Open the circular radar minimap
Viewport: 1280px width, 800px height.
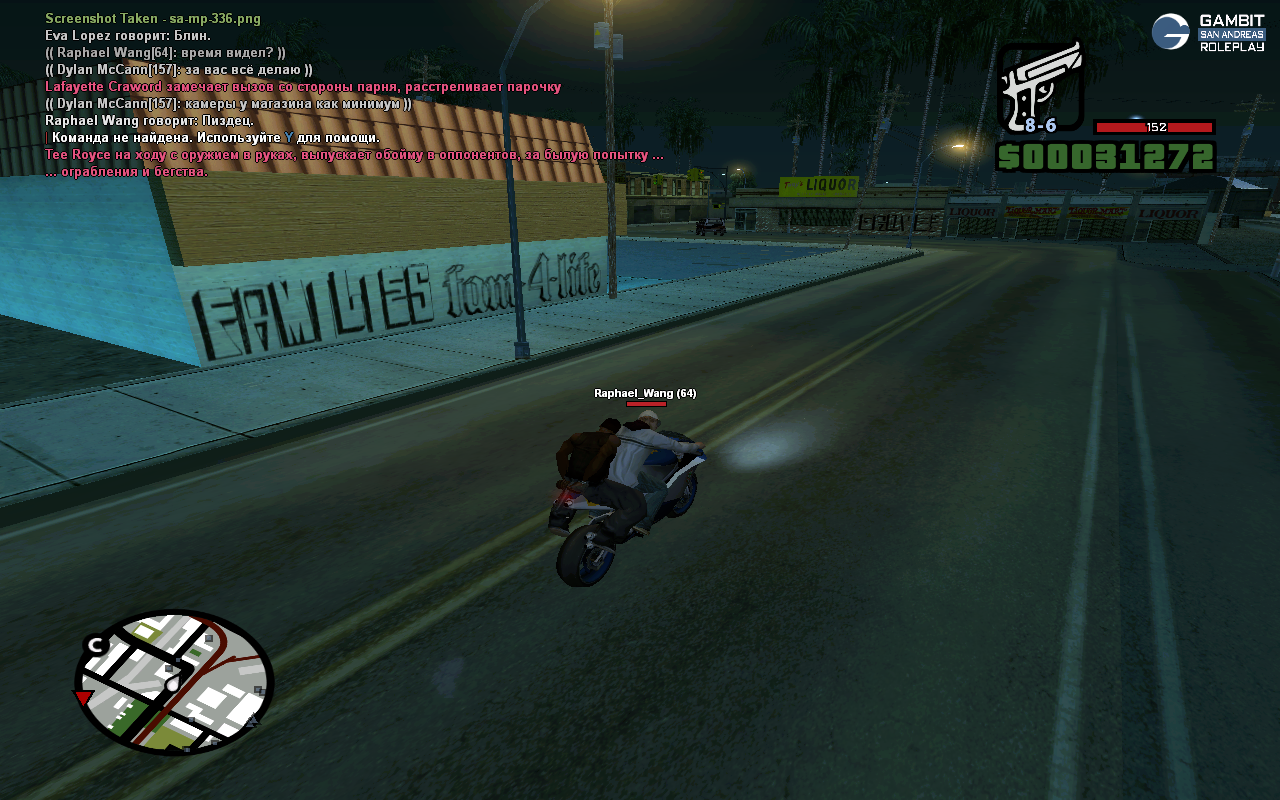[174, 682]
